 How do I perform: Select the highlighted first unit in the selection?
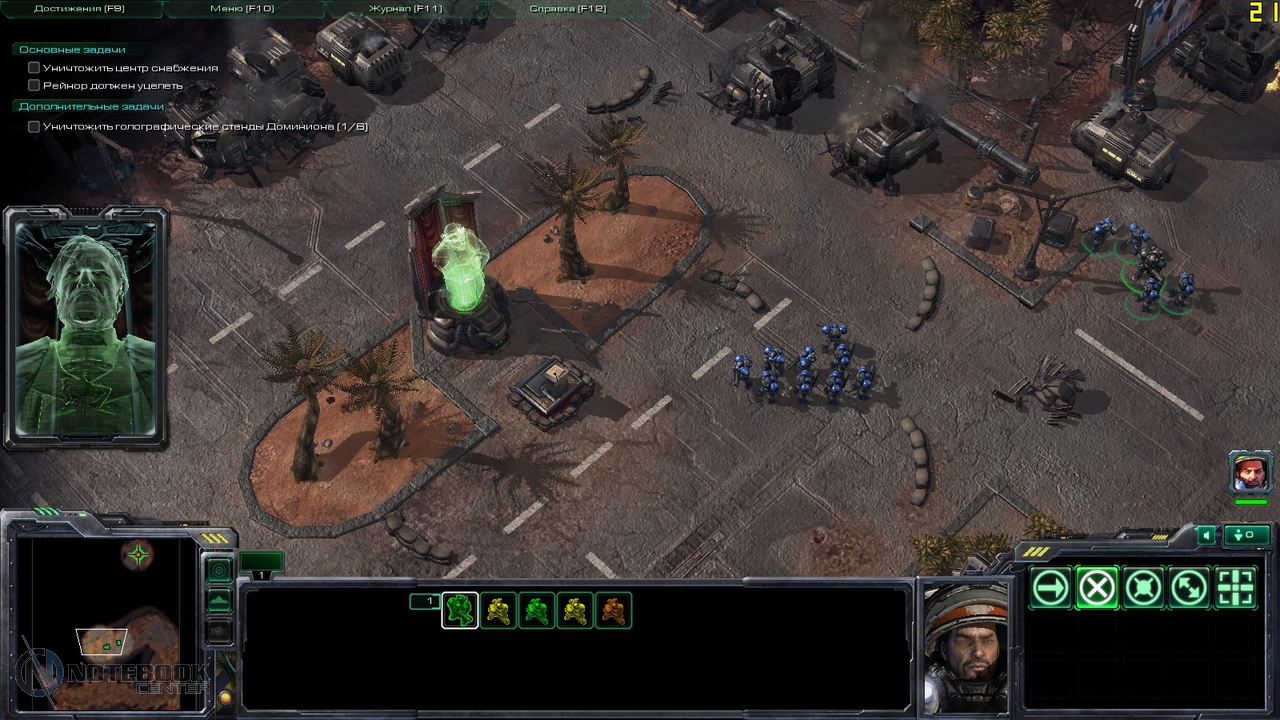(x=460, y=610)
